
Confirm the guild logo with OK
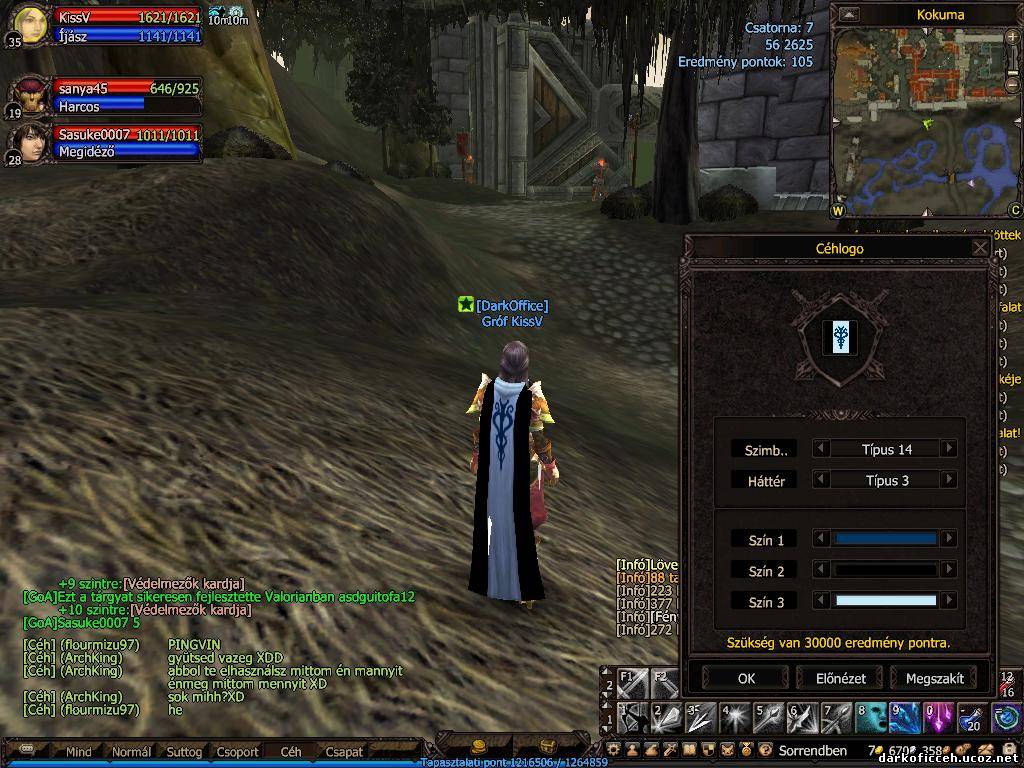tap(746, 678)
